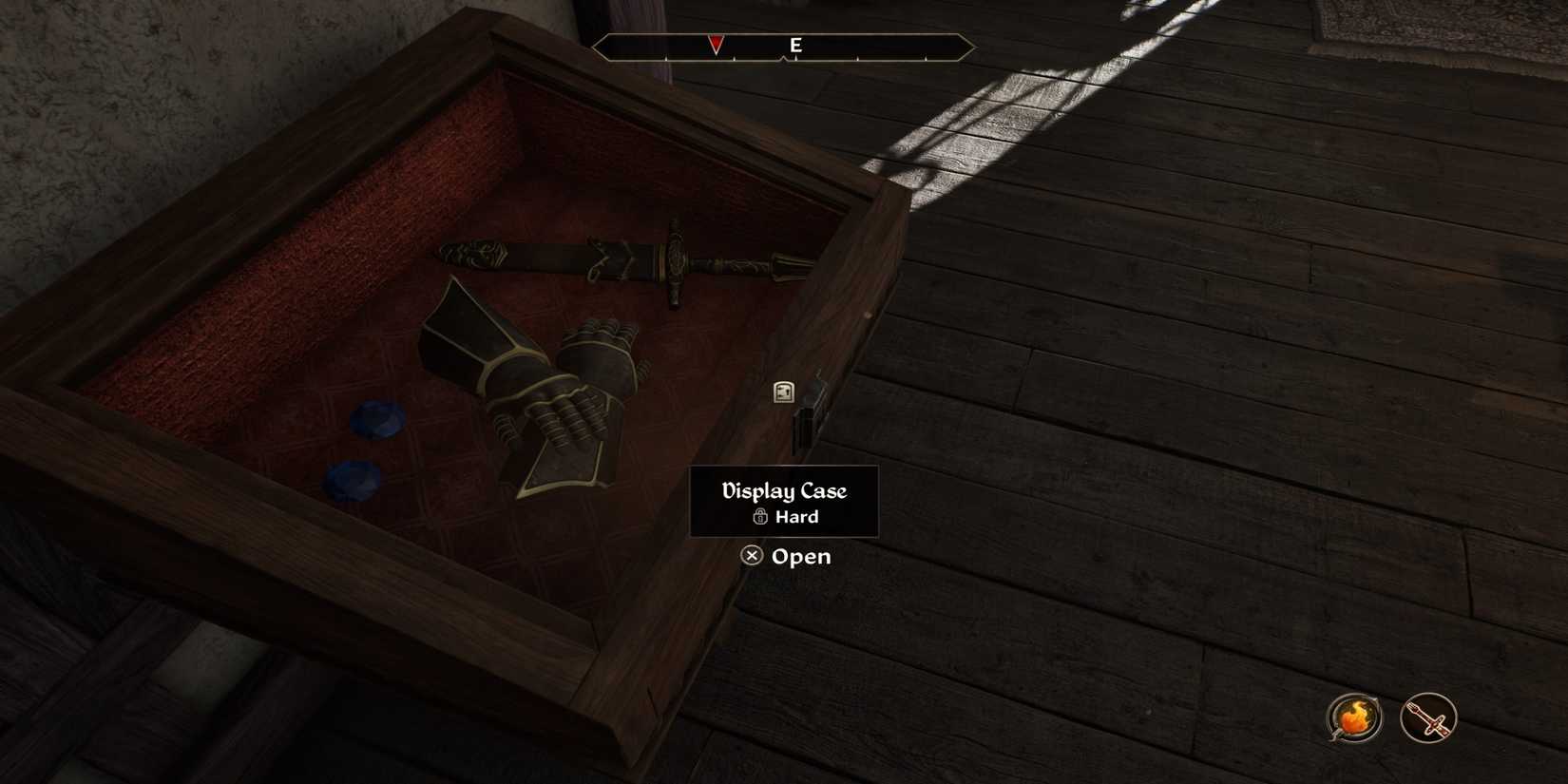Image resolution: width=1568 pixels, height=784 pixels.
Task: Click the X action icon next to Open
Action: click(751, 556)
